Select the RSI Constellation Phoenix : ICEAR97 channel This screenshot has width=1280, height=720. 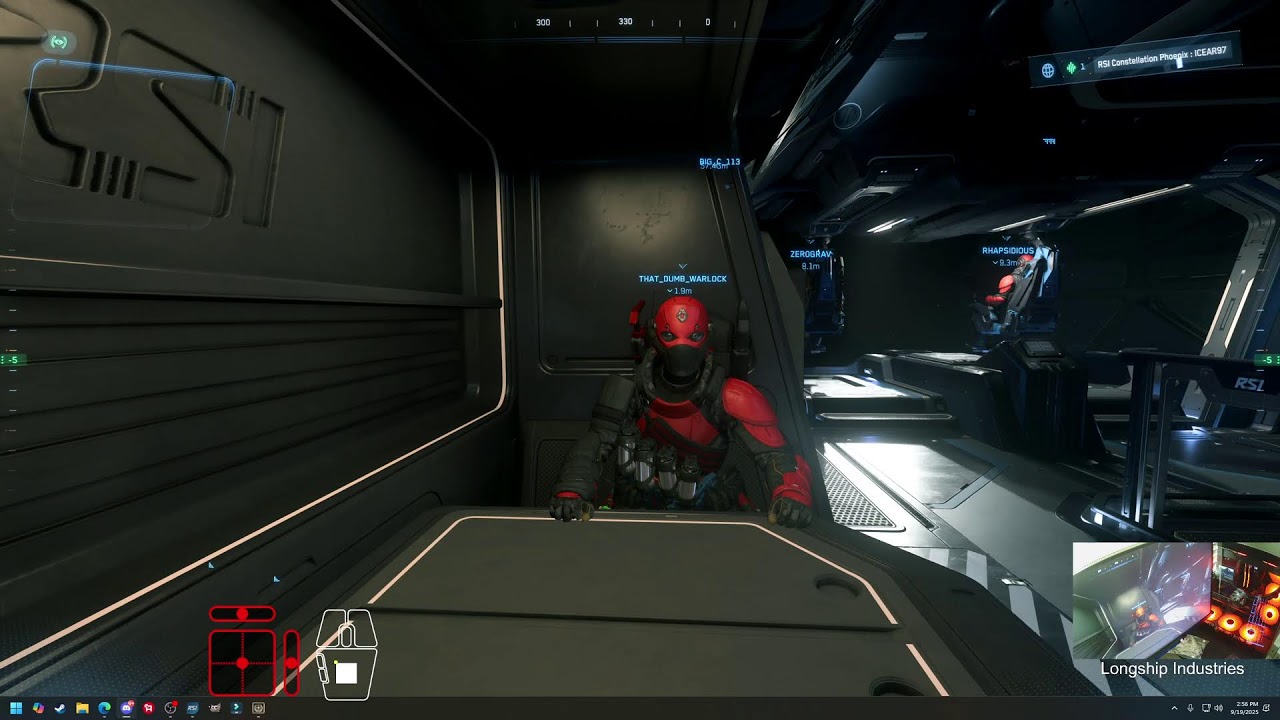pyautogui.click(x=1161, y=58)
